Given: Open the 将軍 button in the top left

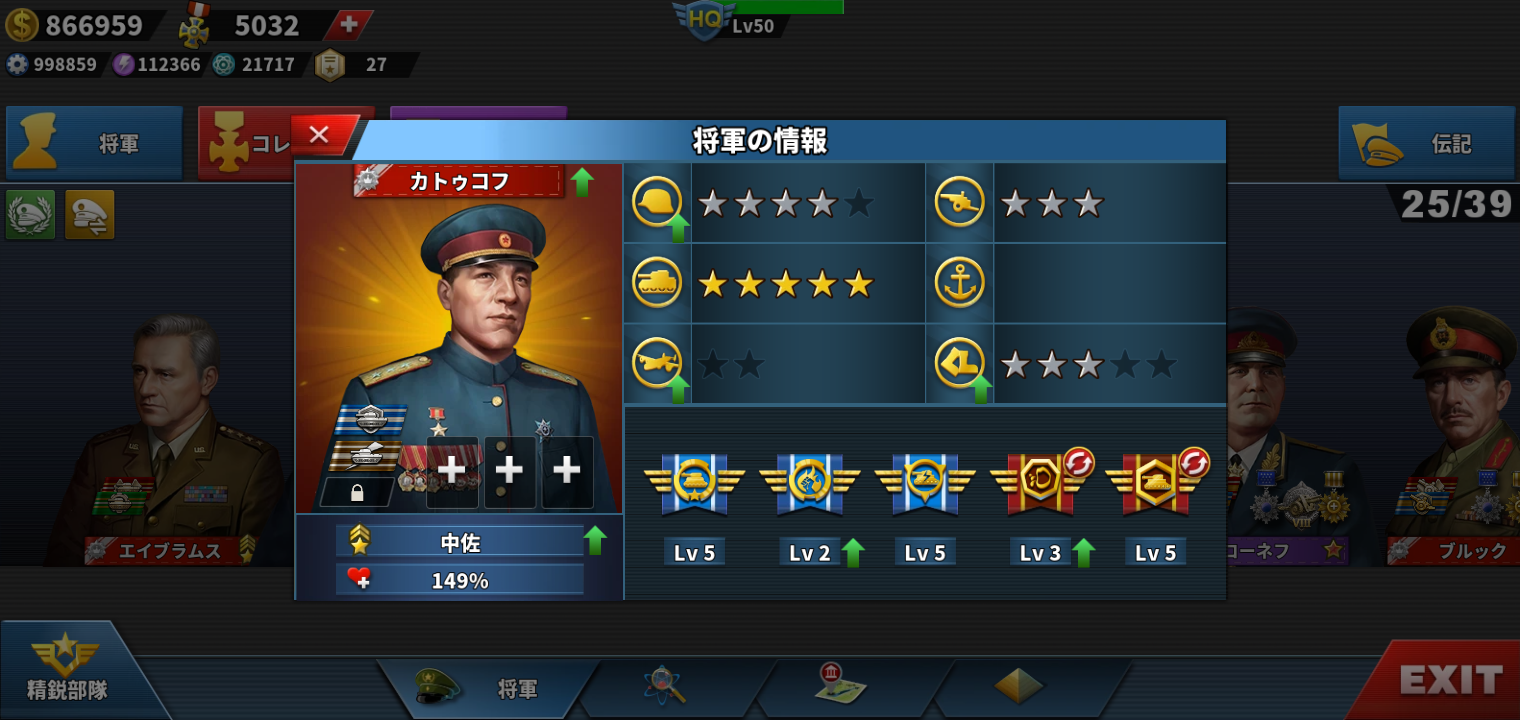Looking at the screenshot, I should [95, 143].
